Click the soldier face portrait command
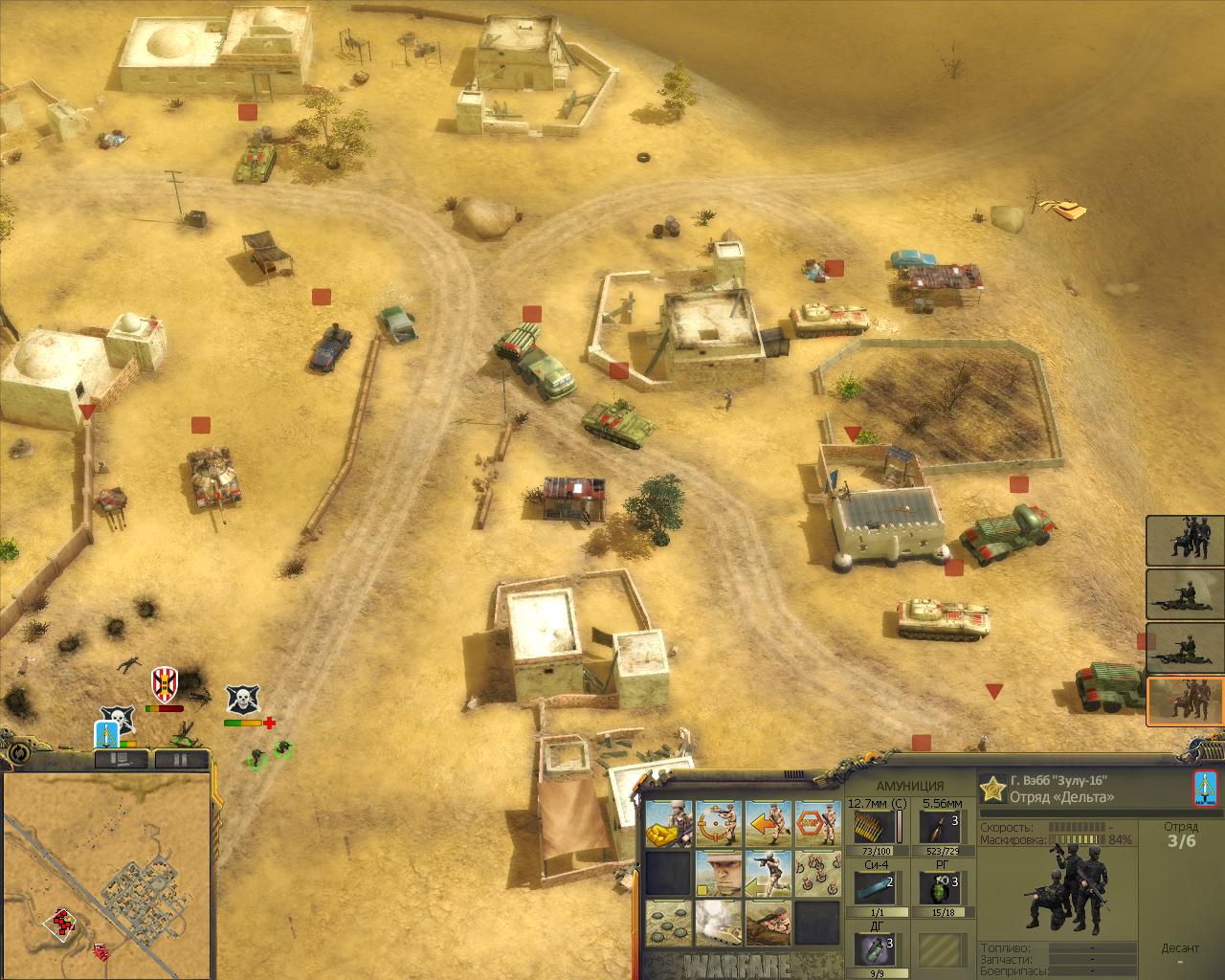This screenshot has width=1225, height=980. 718,874
